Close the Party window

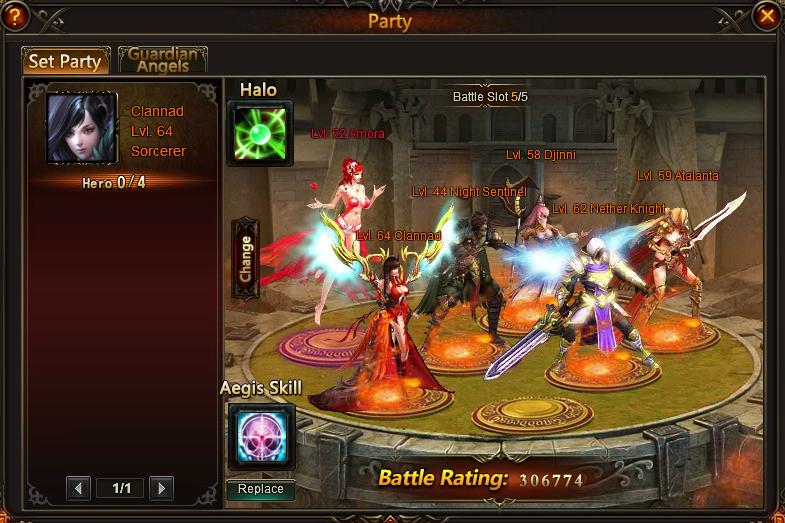click(x=767, y=16)
